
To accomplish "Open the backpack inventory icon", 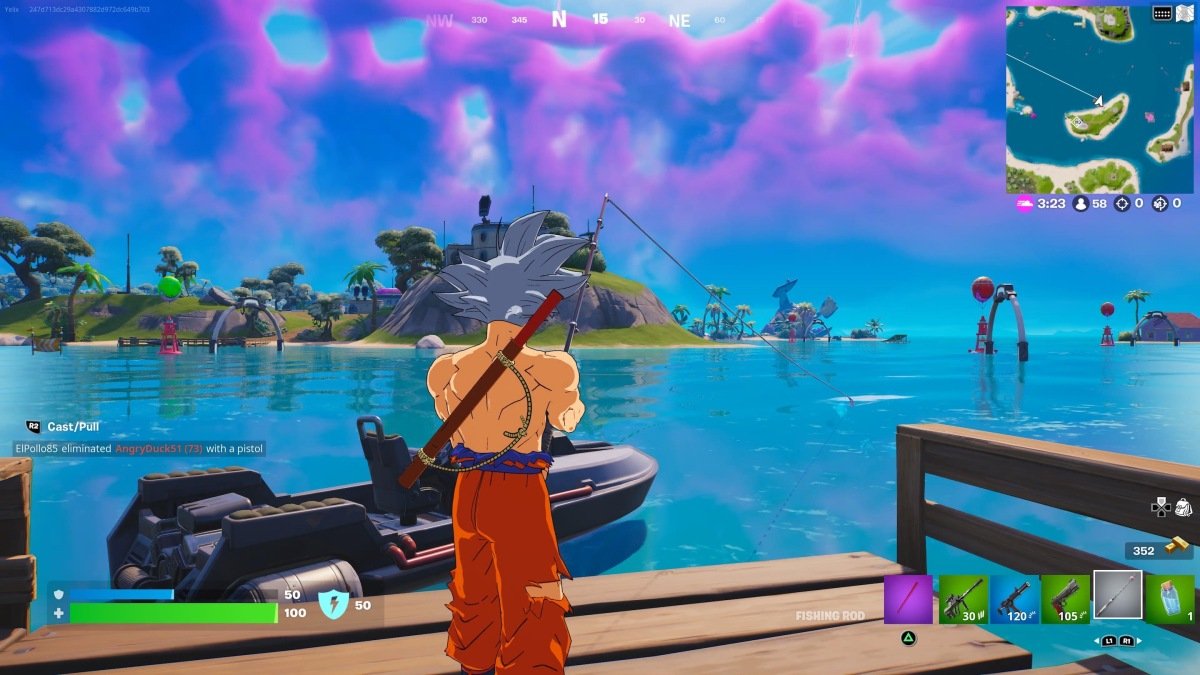I will tap(1183, 507).
